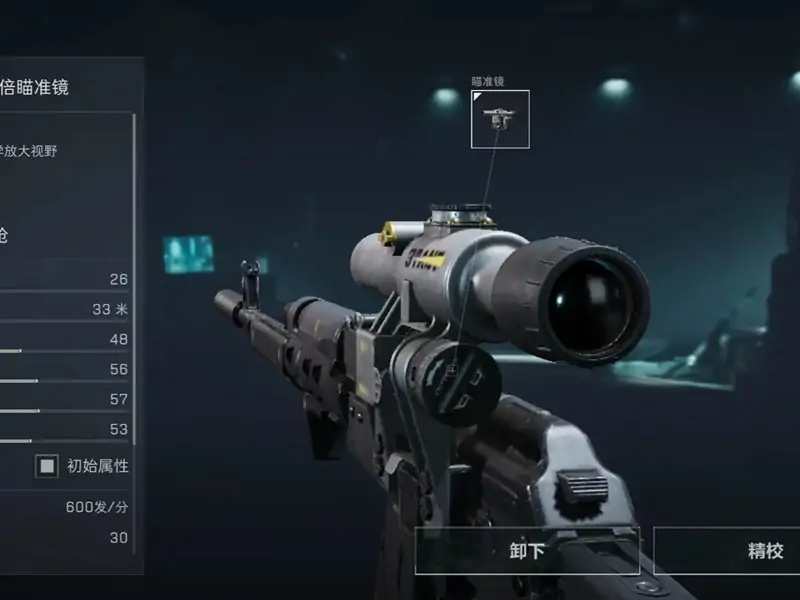Image resolution: width=800 pixels, height=600 pixels.
Task: Select the 瞄准镜 scope attachment slot
Action: [x=500, y=119]
